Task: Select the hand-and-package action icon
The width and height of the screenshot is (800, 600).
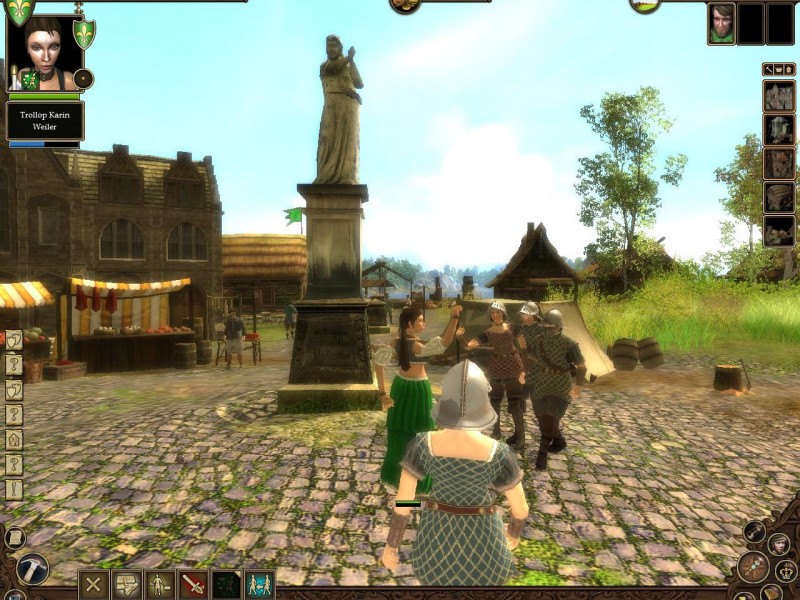Action: pos(126,584)
